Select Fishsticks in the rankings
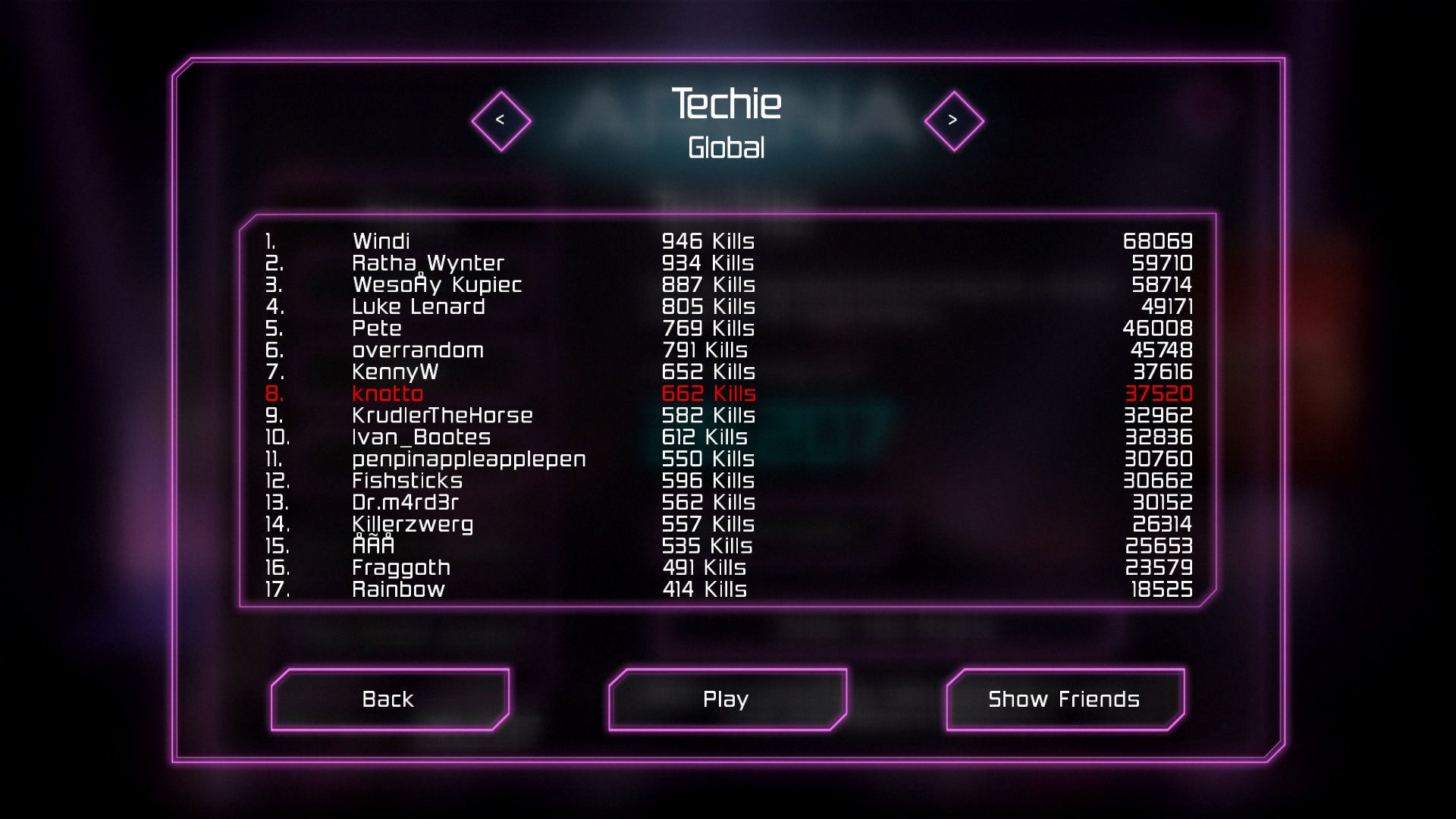1456x819 pixels. [x=407, y=480]
